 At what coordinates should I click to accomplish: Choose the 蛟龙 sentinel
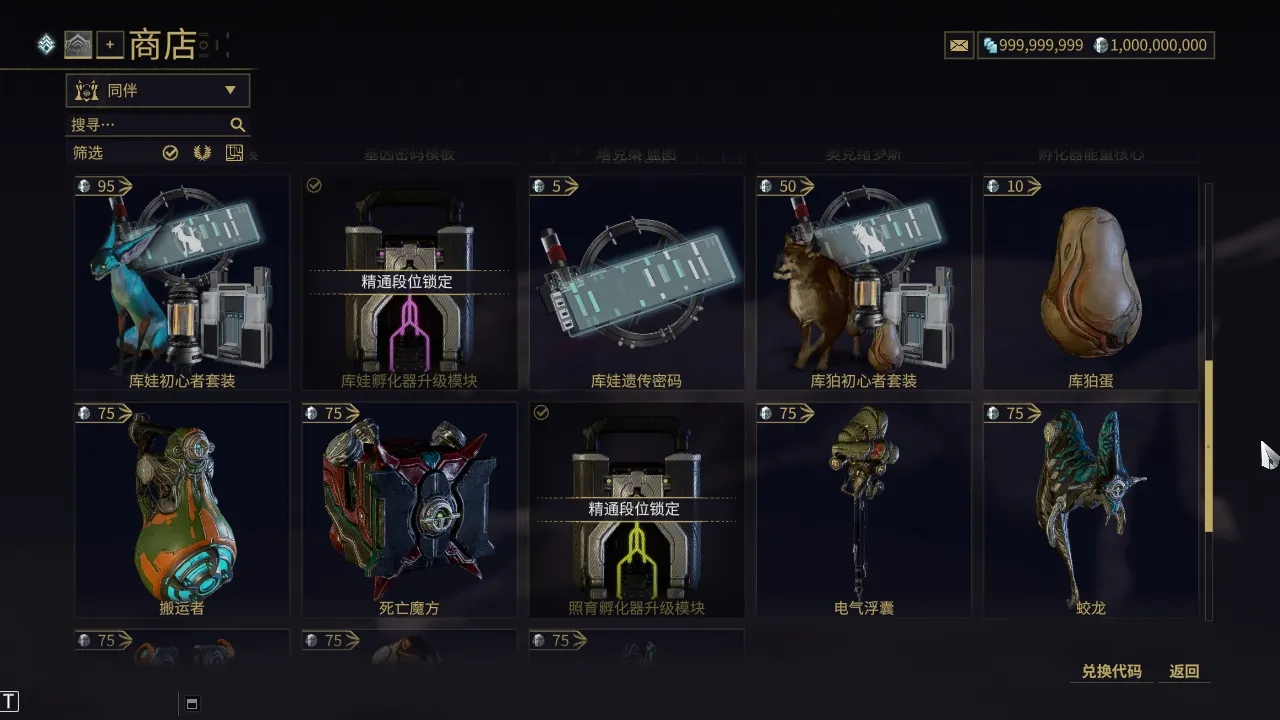pos(1090,510)
